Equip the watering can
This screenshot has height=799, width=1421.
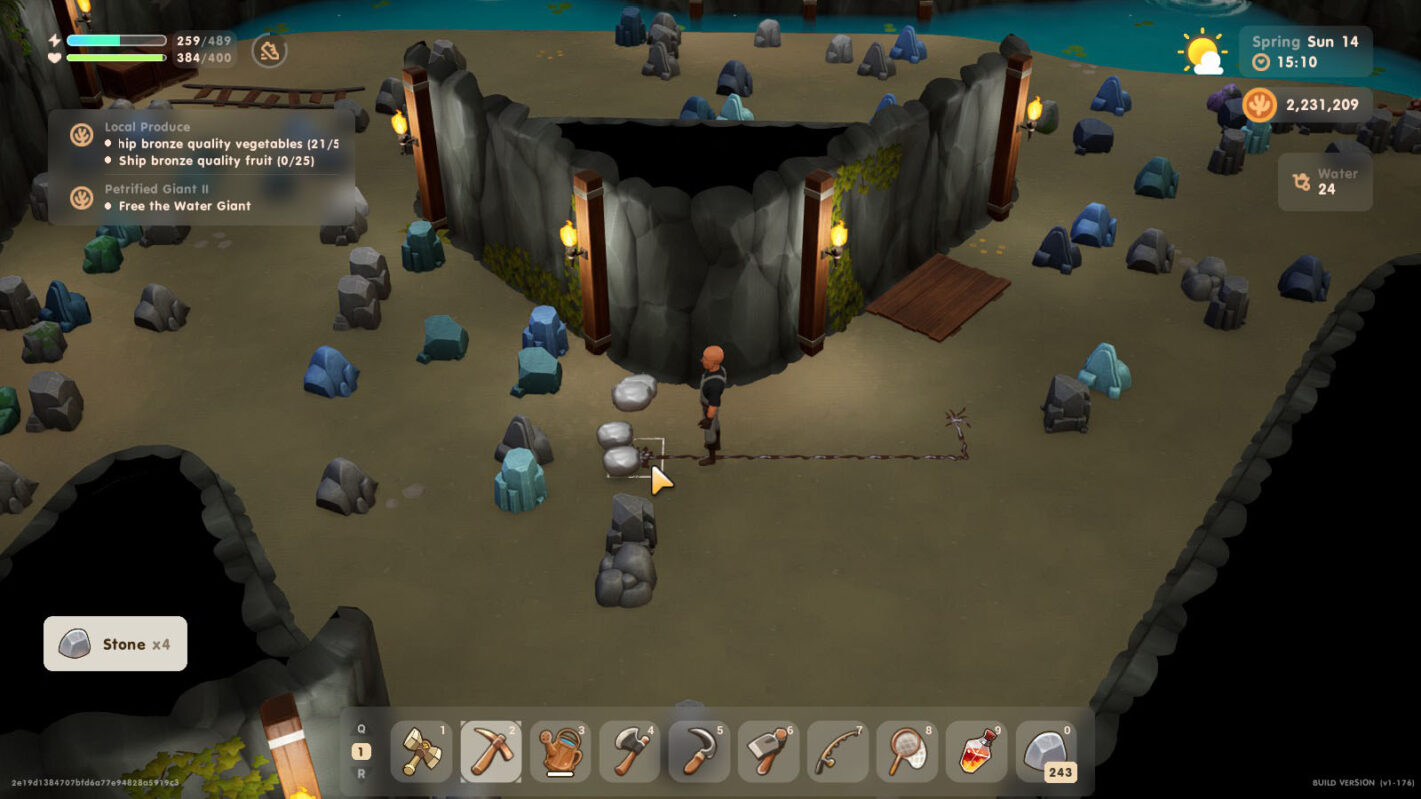click(x=560, y=752)
